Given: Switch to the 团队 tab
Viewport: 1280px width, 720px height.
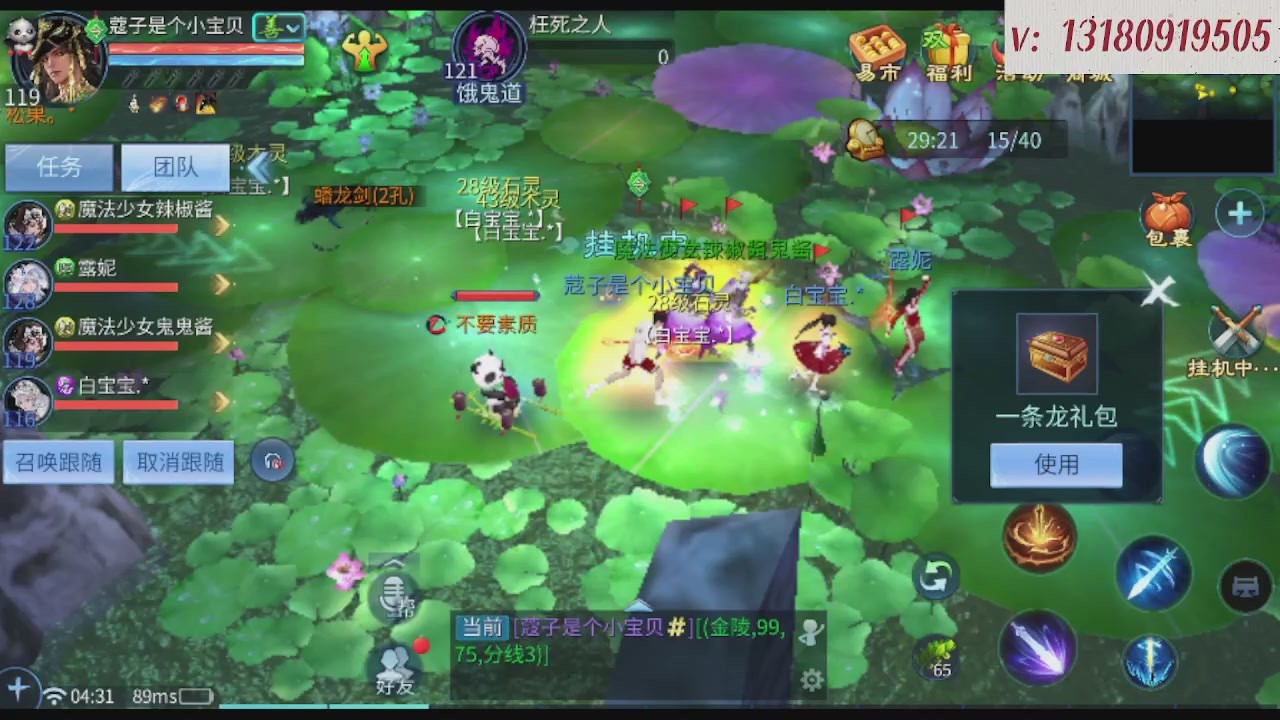Looking at the screenshot, I should tap(175, 167).
